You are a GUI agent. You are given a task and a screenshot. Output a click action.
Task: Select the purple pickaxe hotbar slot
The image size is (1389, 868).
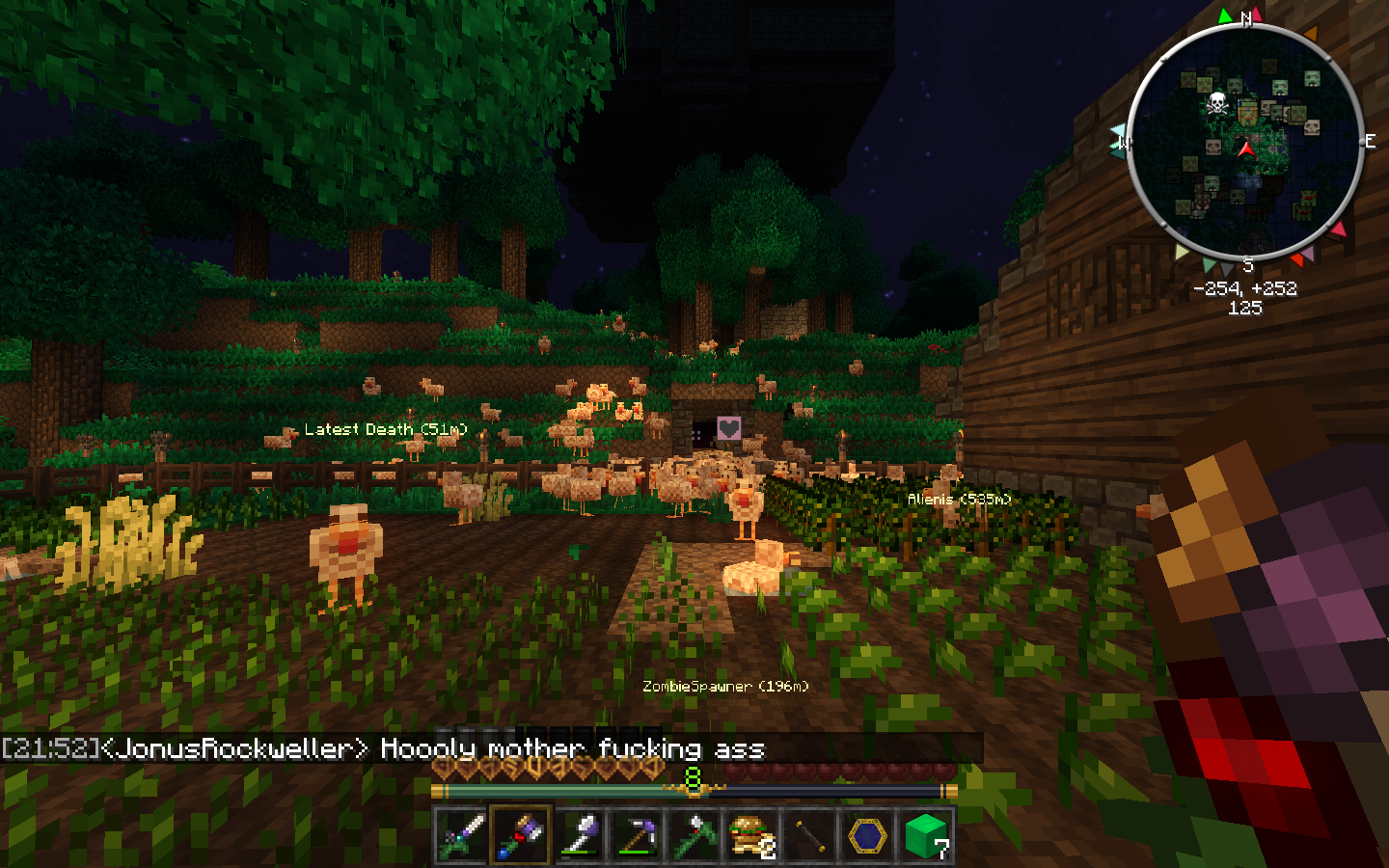click(x=637, y=834)
